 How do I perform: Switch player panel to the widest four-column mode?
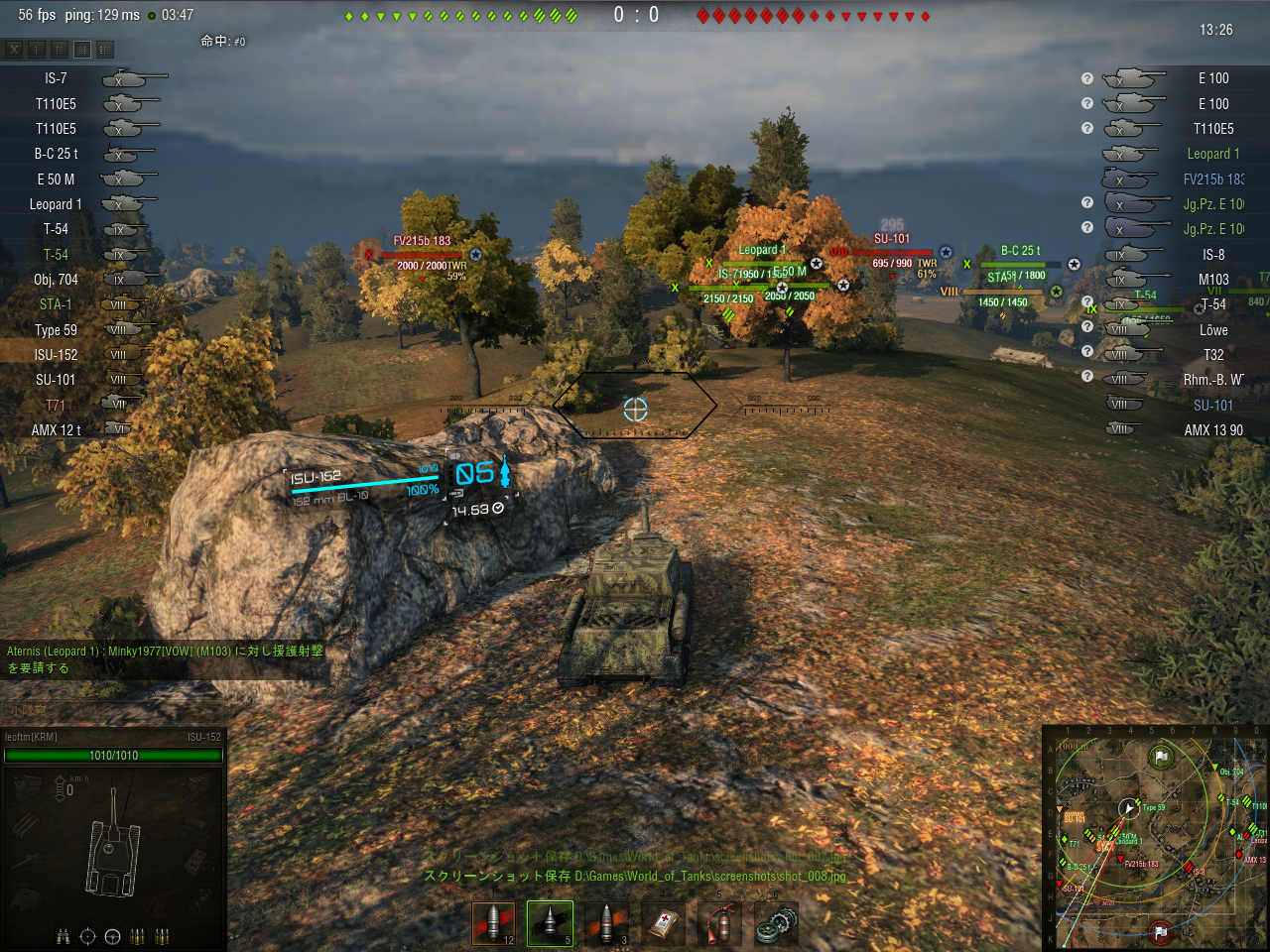(105, 49)
